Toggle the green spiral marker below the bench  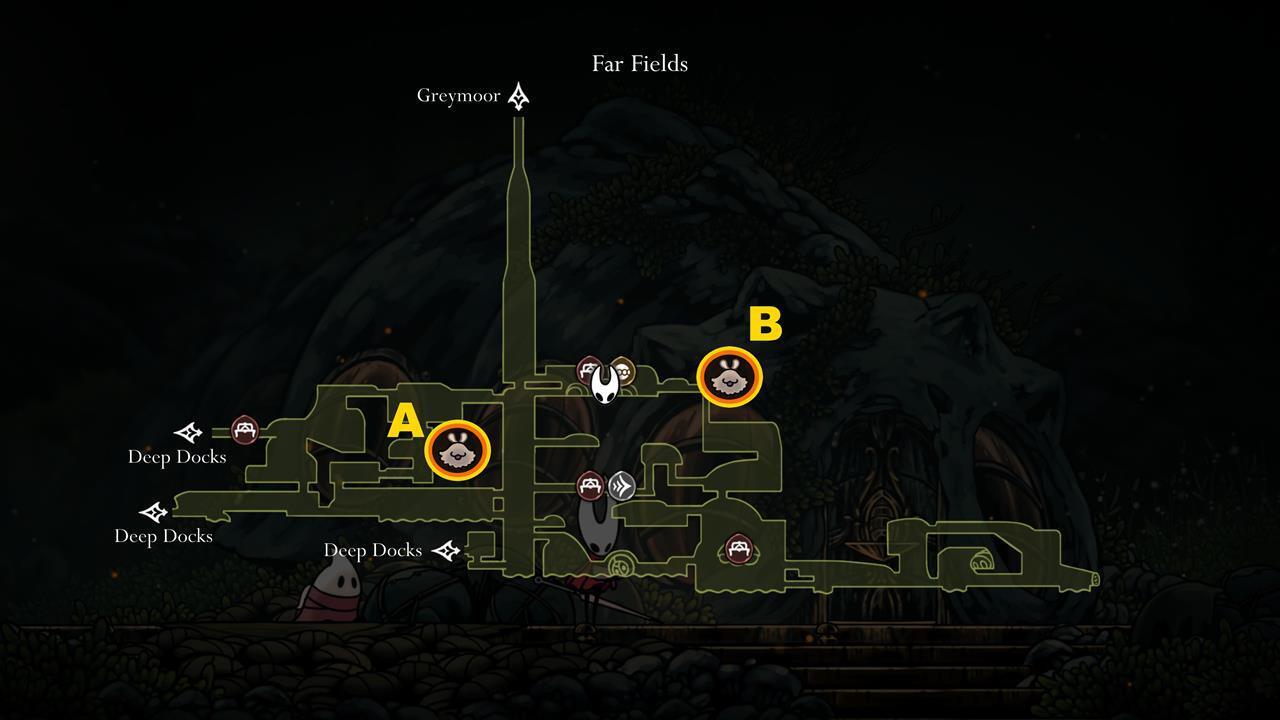coord(621,565)
